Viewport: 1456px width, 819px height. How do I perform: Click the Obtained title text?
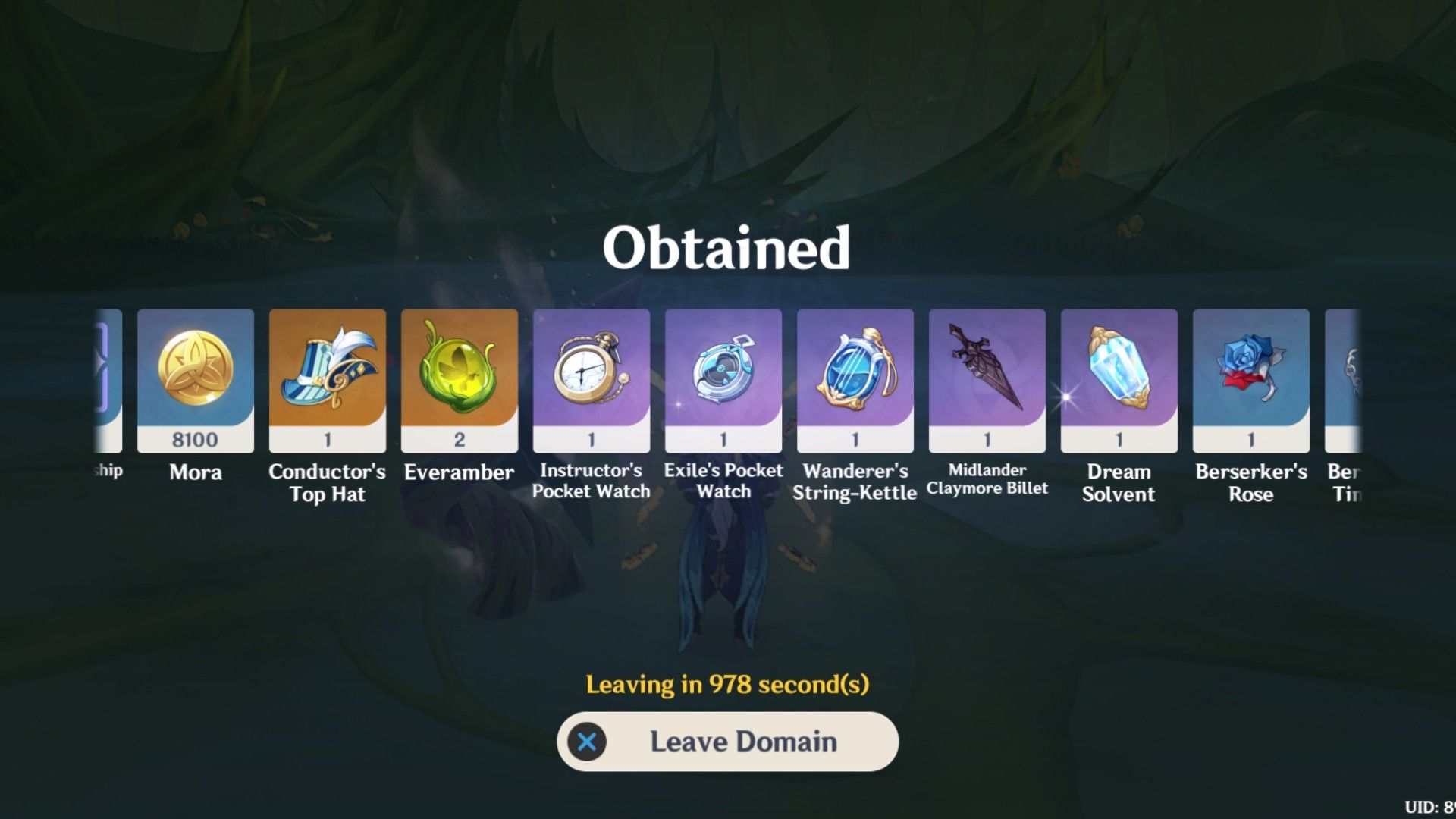(726, 246)
